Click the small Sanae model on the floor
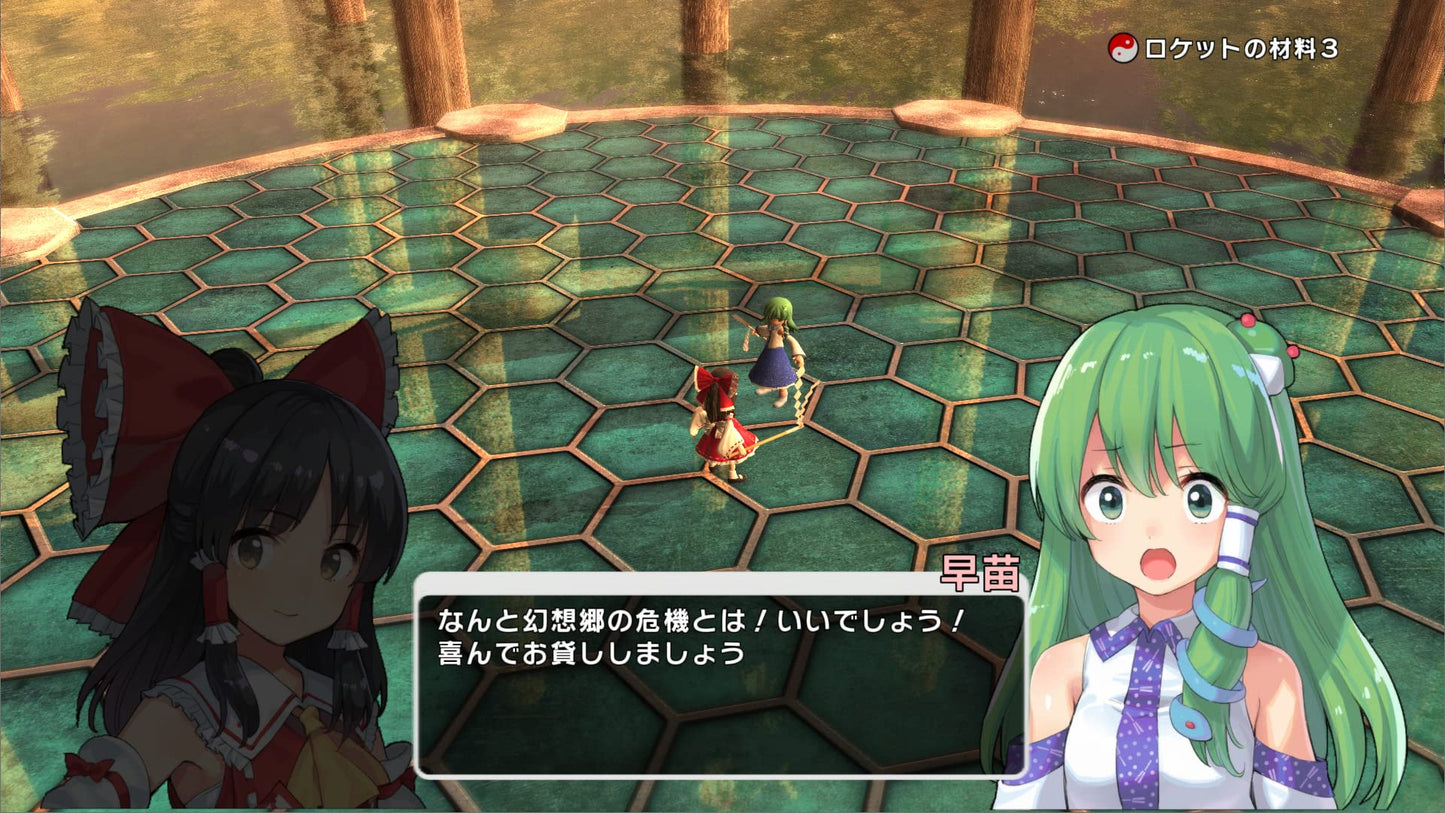The image size is (1445, 813). coord(775,350)
